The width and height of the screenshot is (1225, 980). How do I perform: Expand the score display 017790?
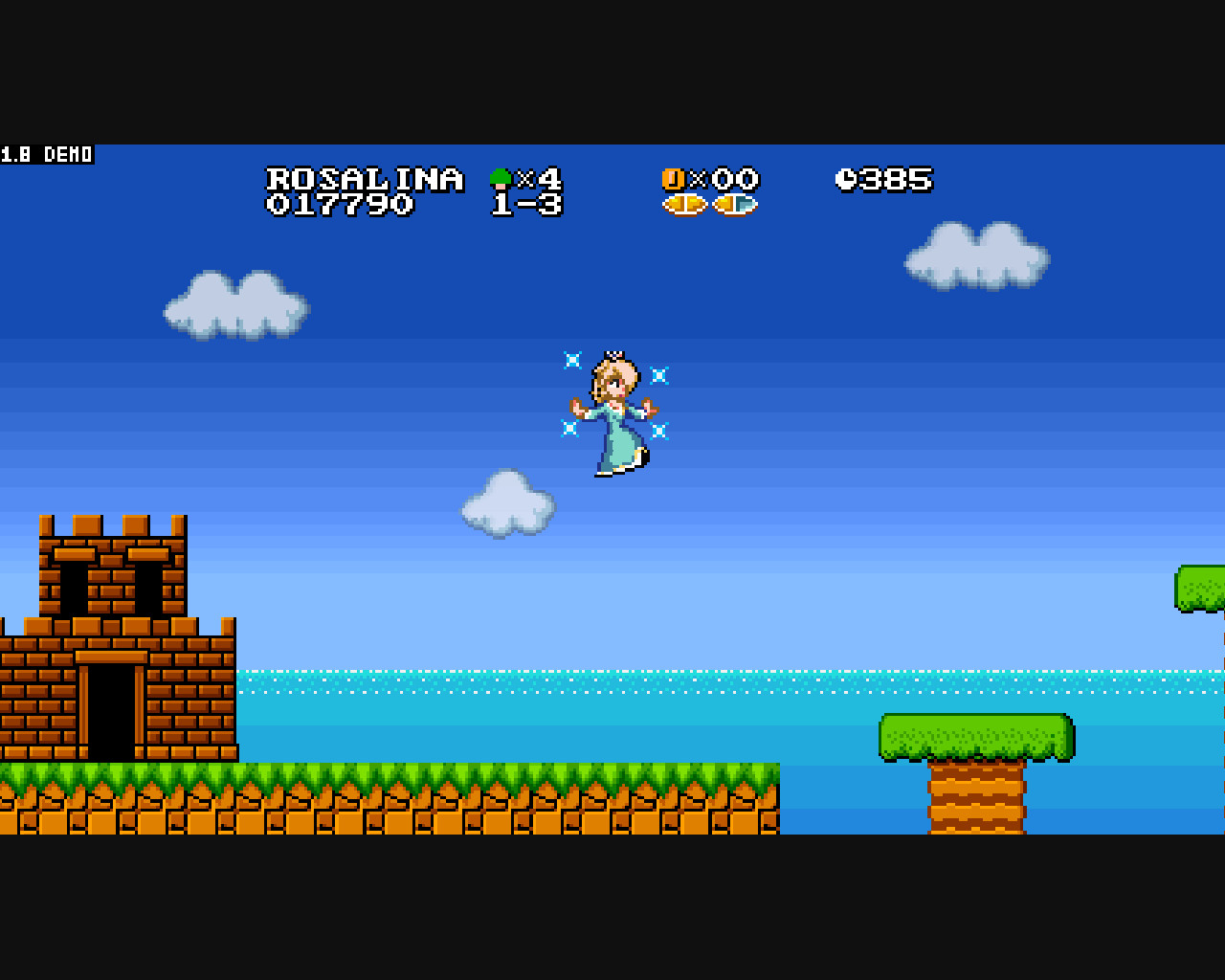click(x=340, y=204)
